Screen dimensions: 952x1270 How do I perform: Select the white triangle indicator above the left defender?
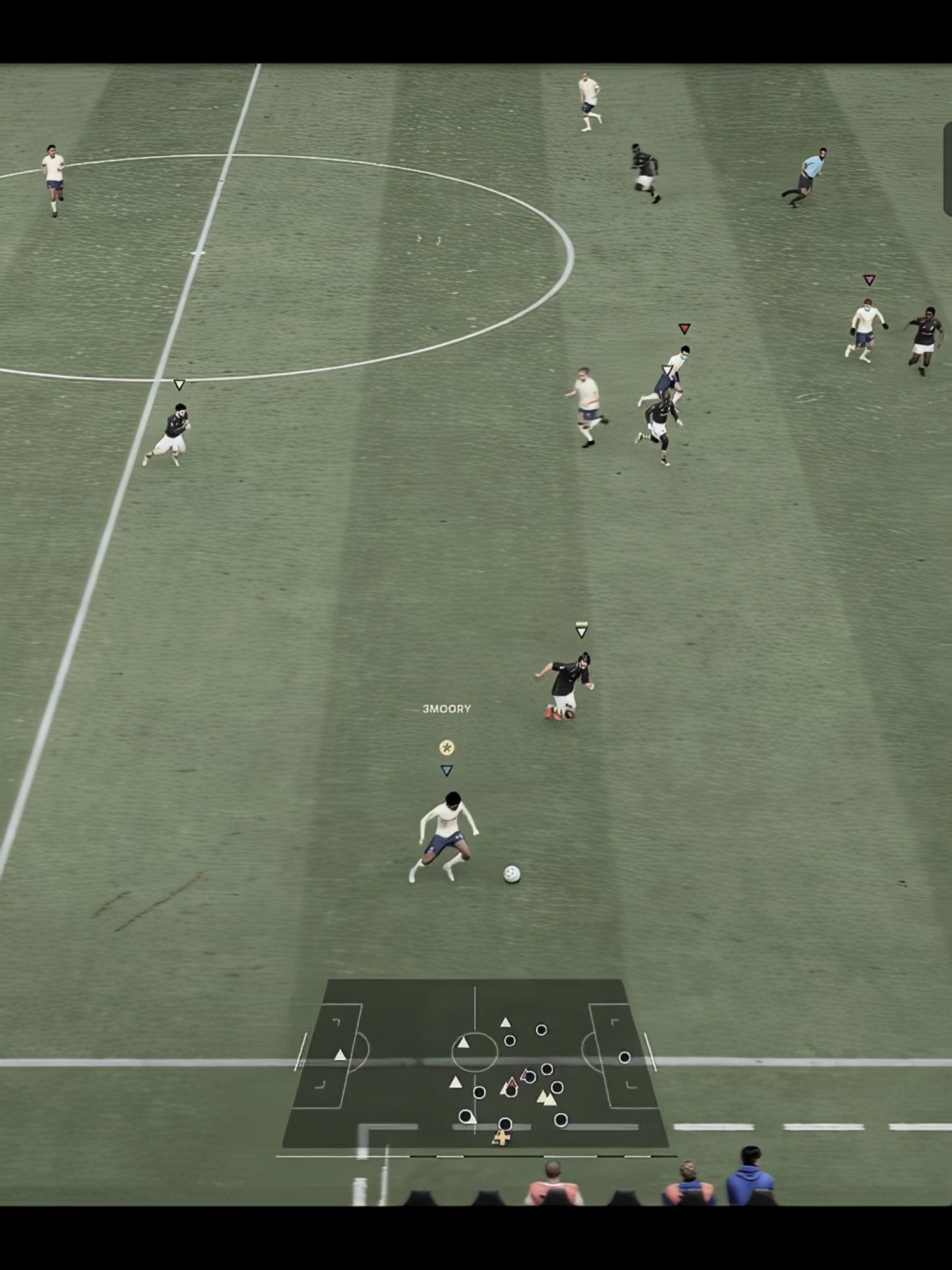point(179,384)
